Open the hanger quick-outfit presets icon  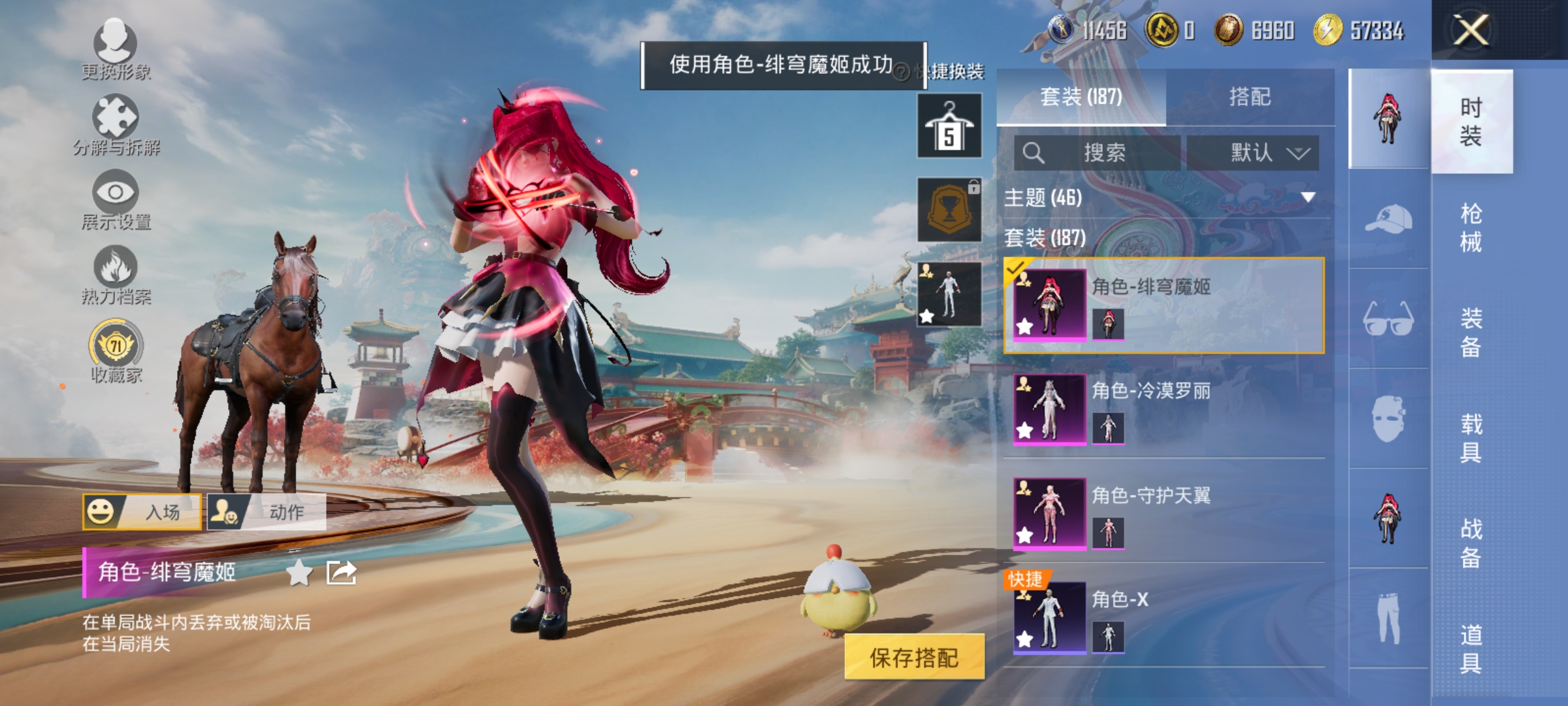[949, 124]
